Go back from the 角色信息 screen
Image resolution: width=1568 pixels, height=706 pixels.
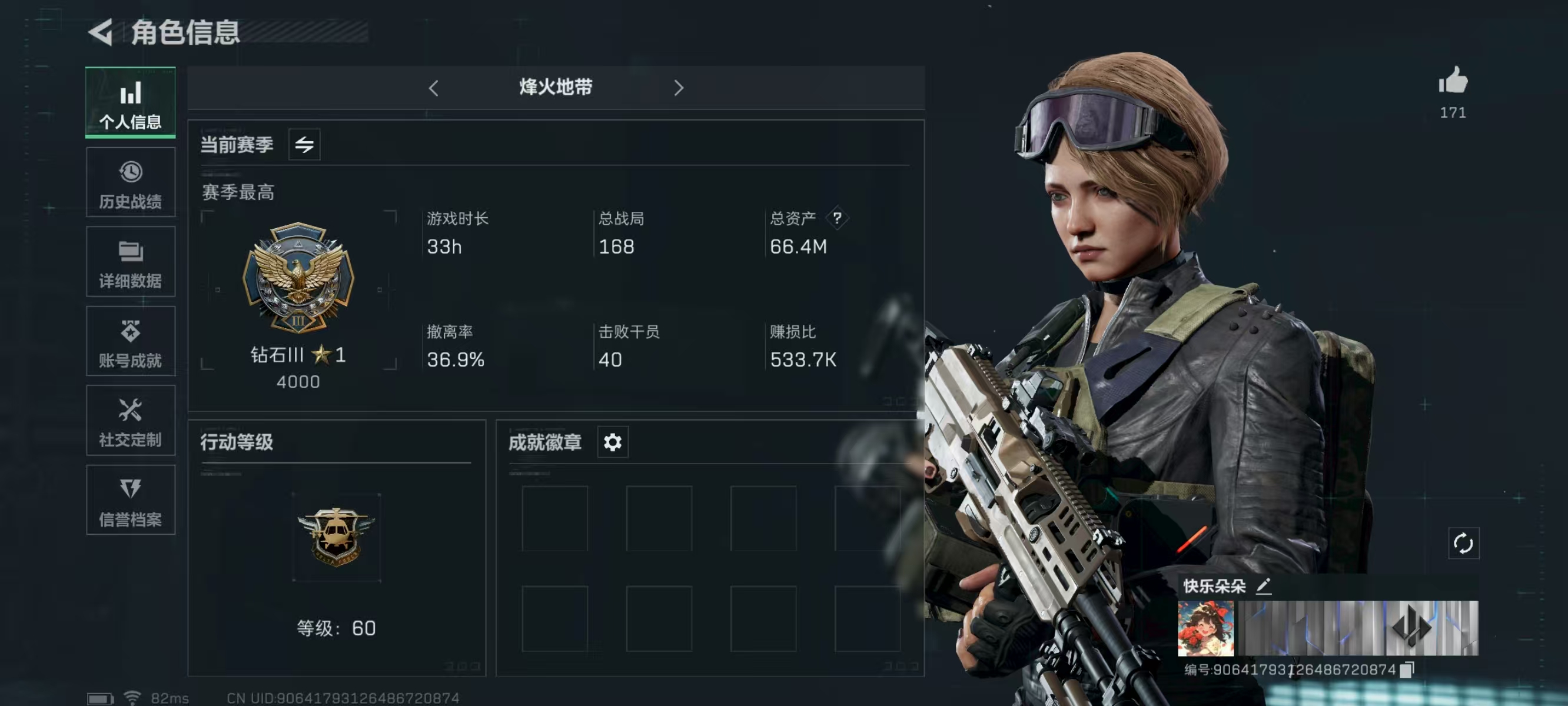pyautogui.click(x=101, y=32)
